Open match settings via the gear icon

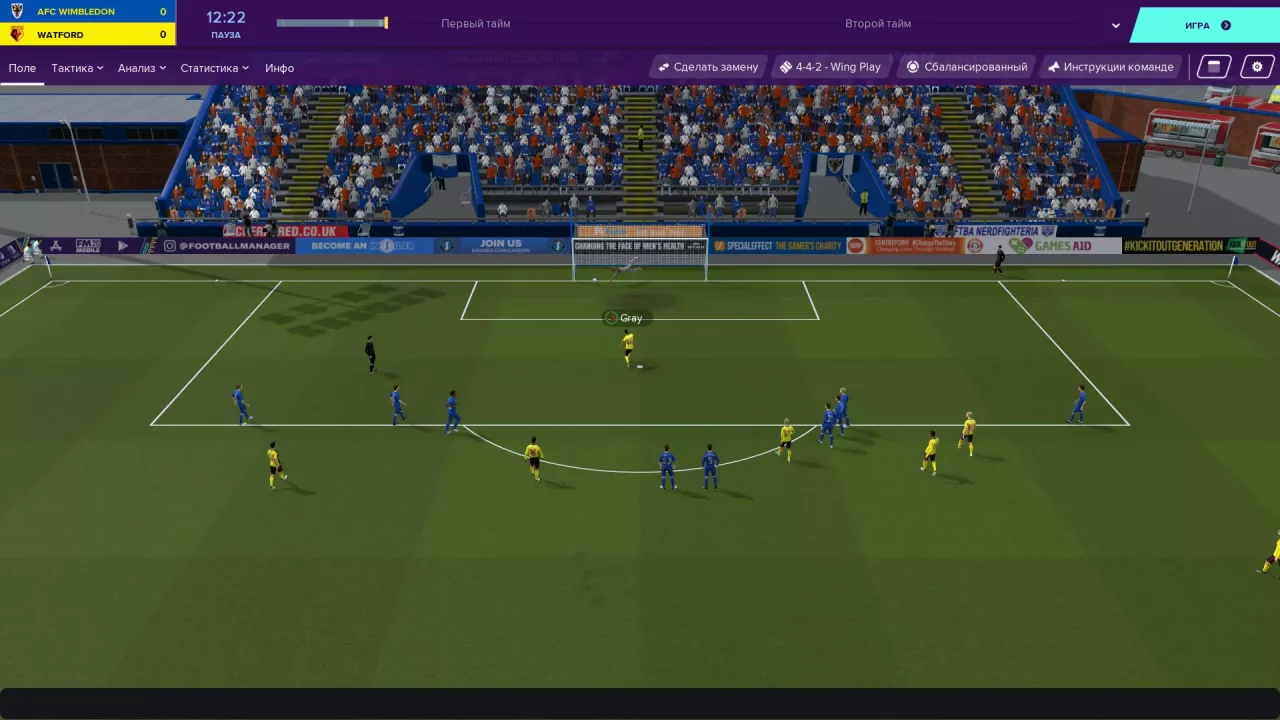(1257, 66)
